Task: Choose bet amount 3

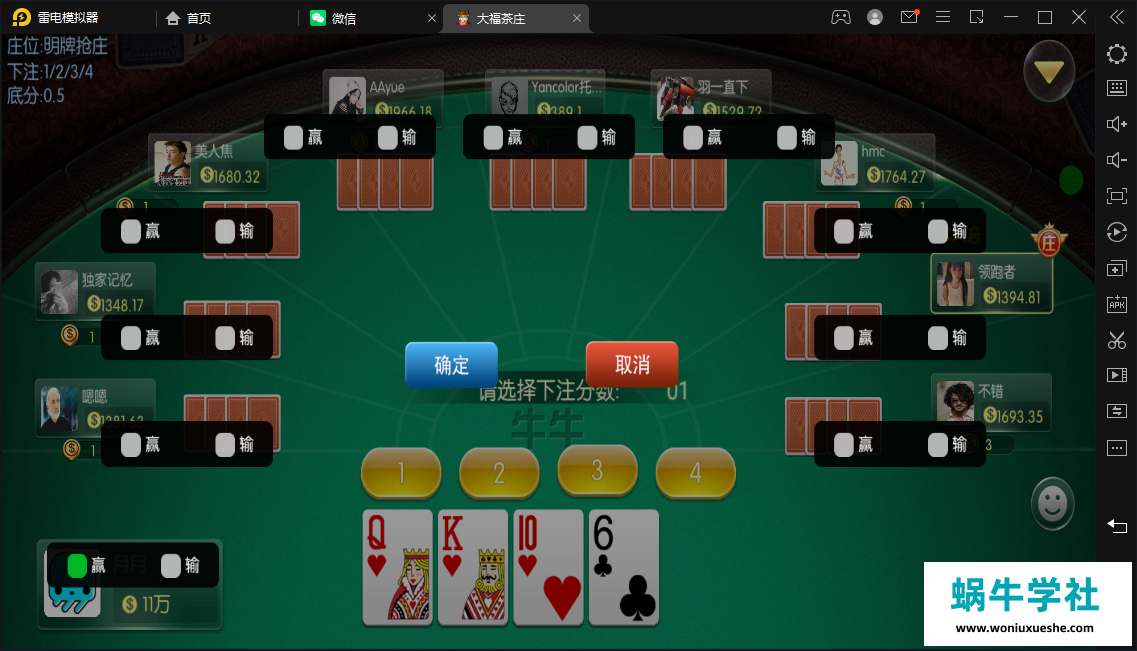Action: click(x=597, y=470)
